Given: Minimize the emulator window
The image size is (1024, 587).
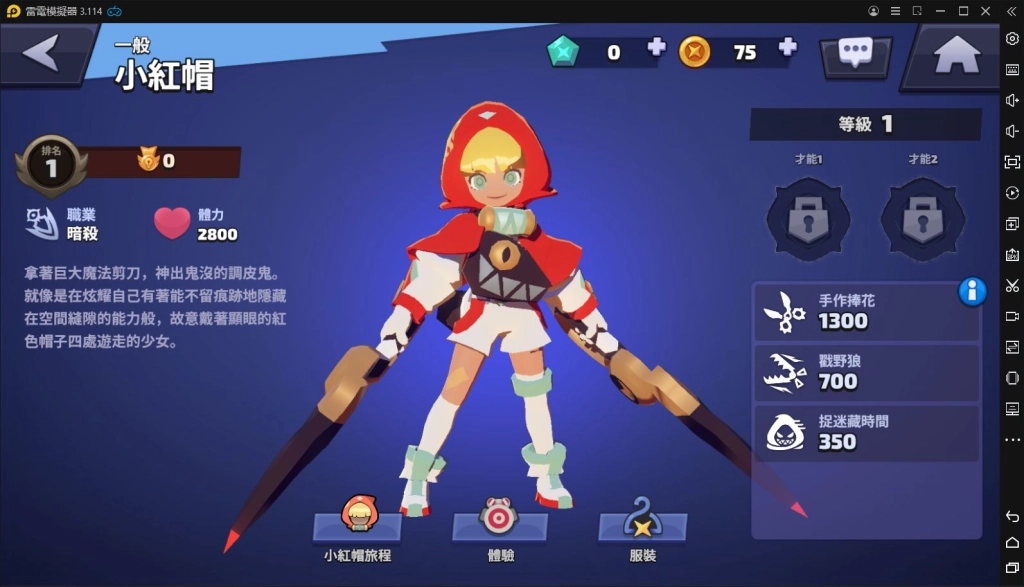Looking at the screenshot, I should point(940,11).
